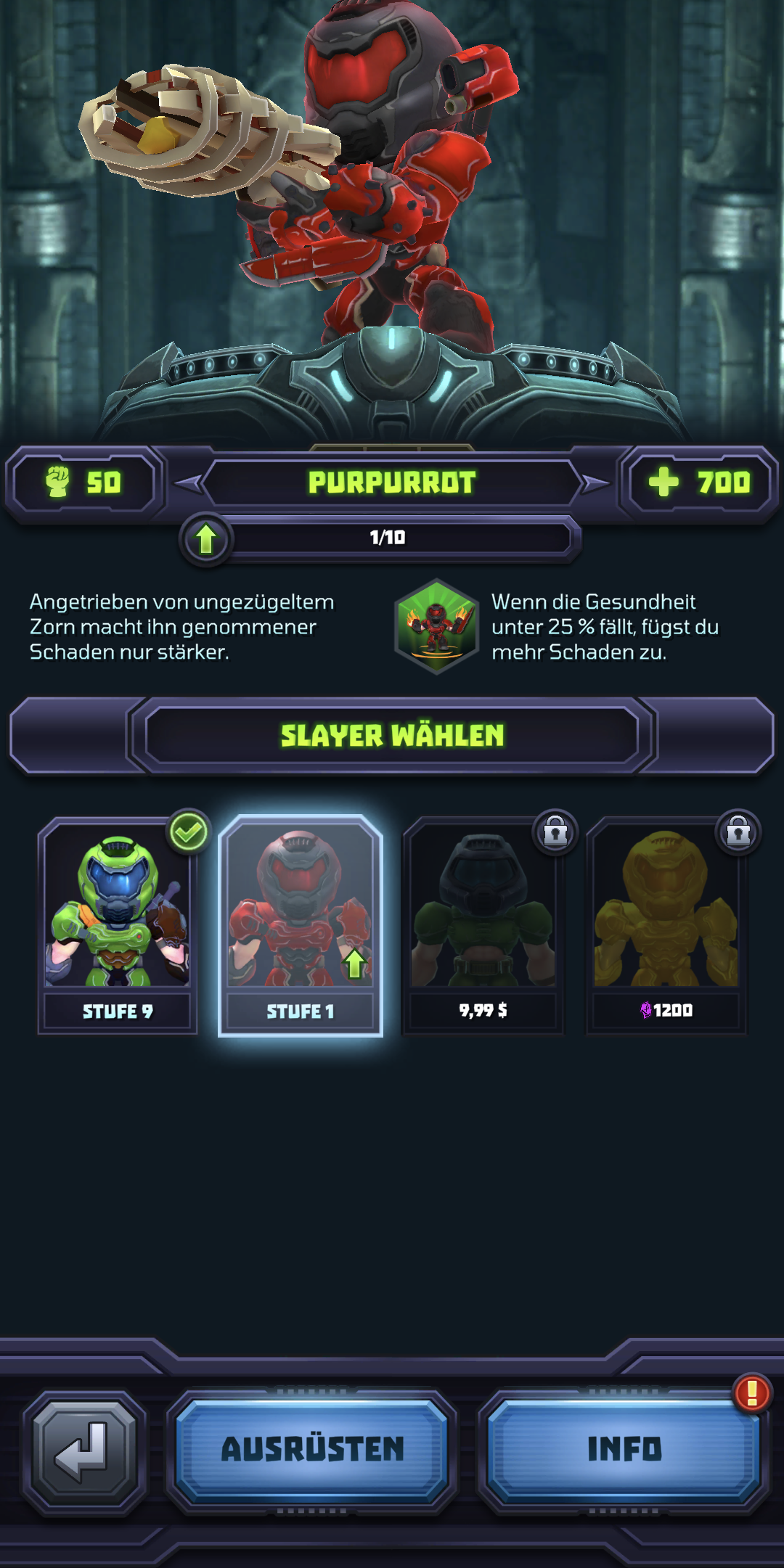Image resolution: width=784 pixels, height=1568 pixels.
Task: Upgrade slayer using the green arrow button
Action: [x=206, y=539]
